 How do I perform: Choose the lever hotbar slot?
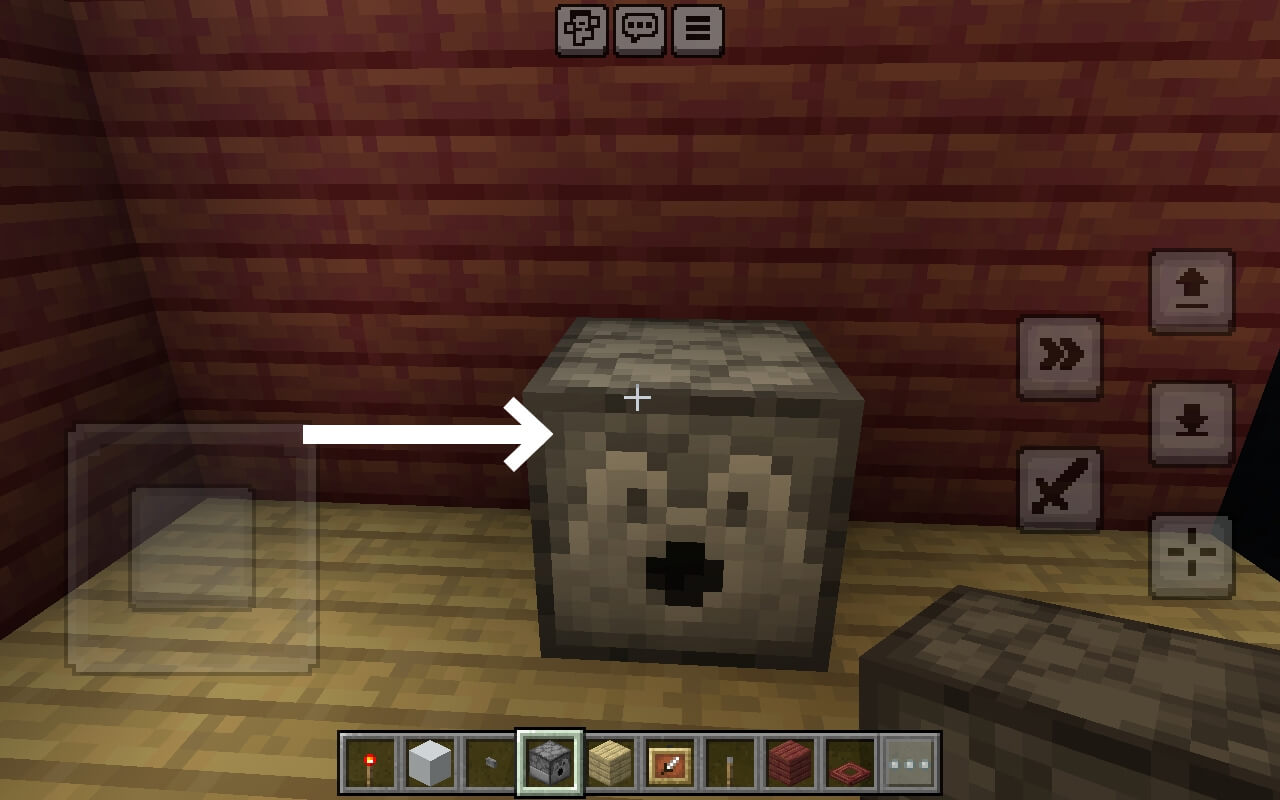(x=730, y=764)
